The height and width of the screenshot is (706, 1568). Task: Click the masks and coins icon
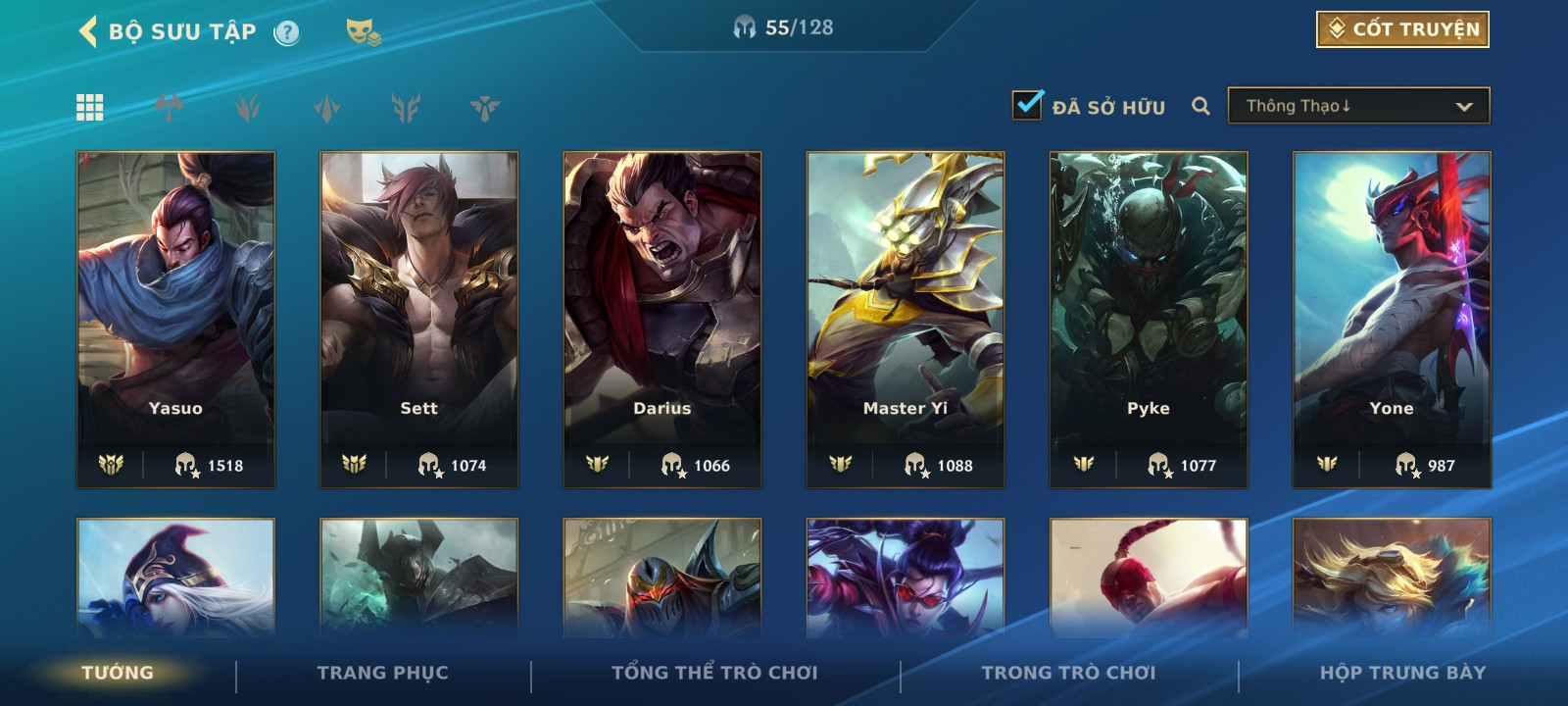point(363,32)
